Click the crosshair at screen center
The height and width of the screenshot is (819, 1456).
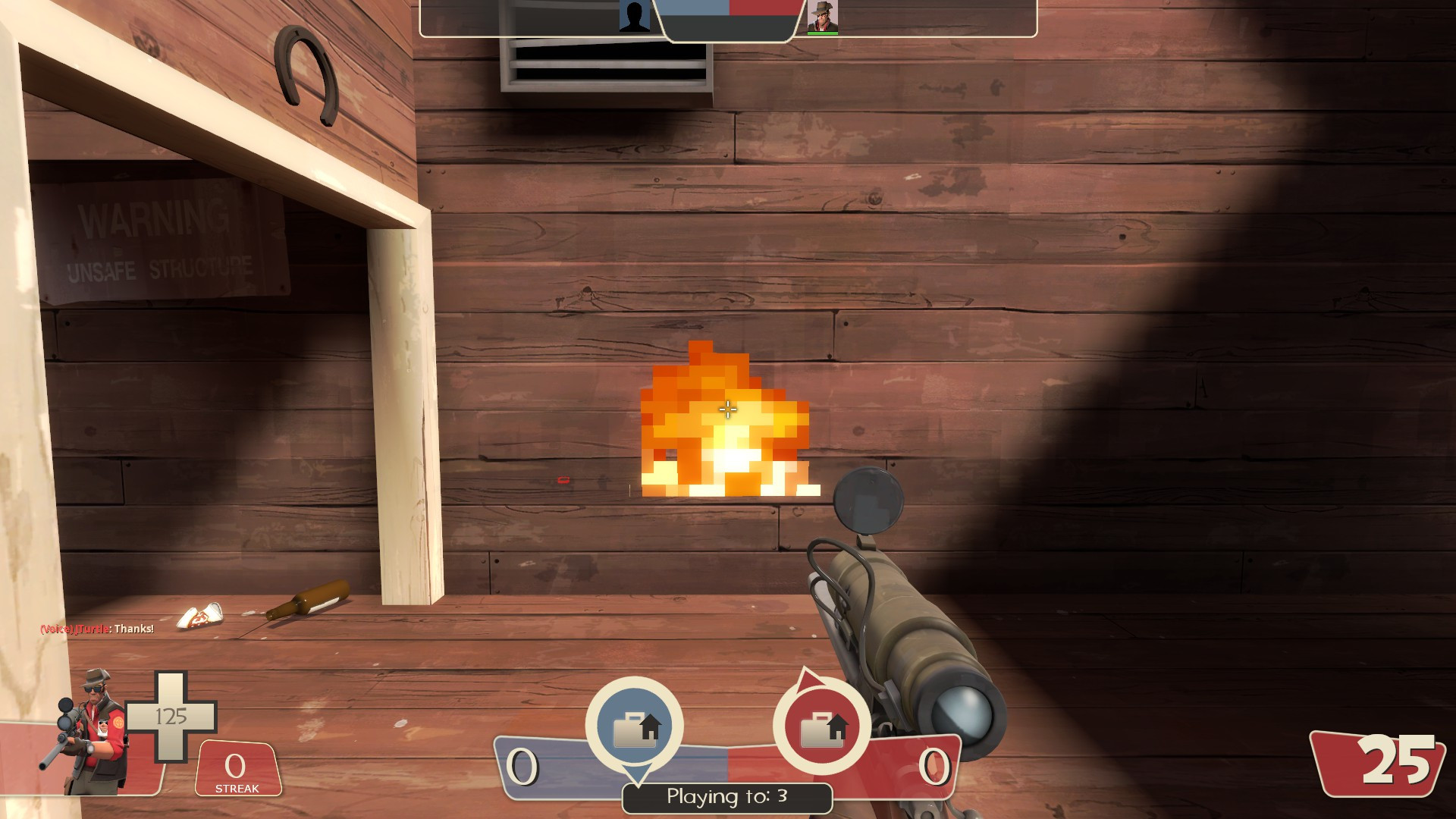[728, 409]
